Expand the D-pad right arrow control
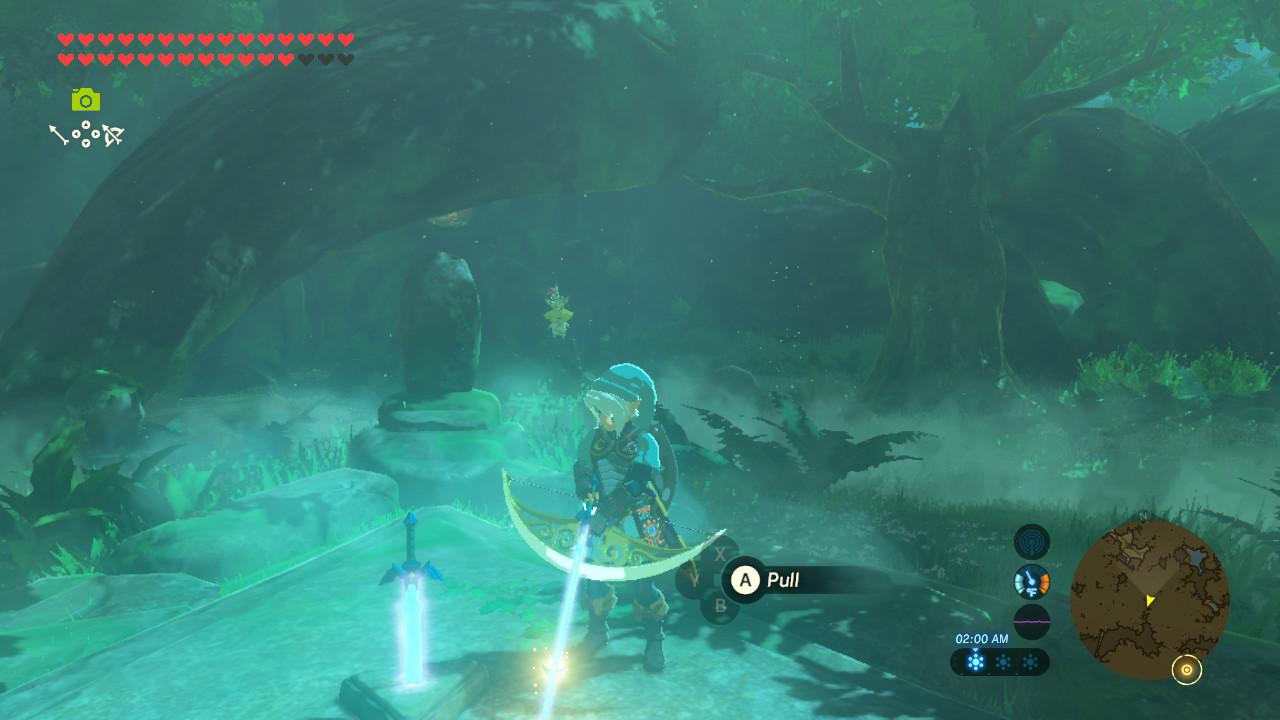This screenshot has height=720, width=1280. click(x=95, y=134)
